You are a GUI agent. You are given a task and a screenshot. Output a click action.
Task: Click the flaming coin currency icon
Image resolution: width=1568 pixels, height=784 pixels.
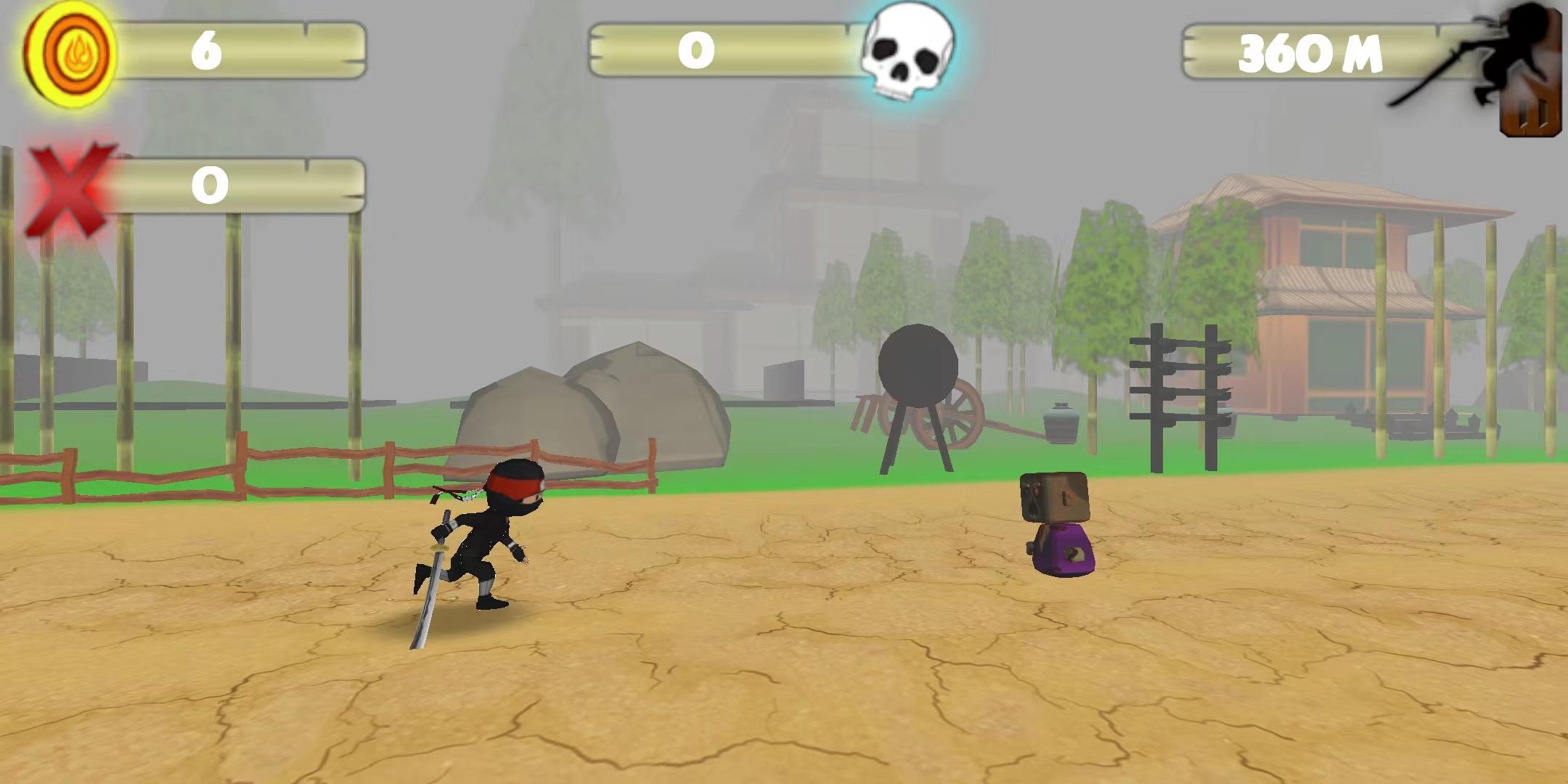70,49
